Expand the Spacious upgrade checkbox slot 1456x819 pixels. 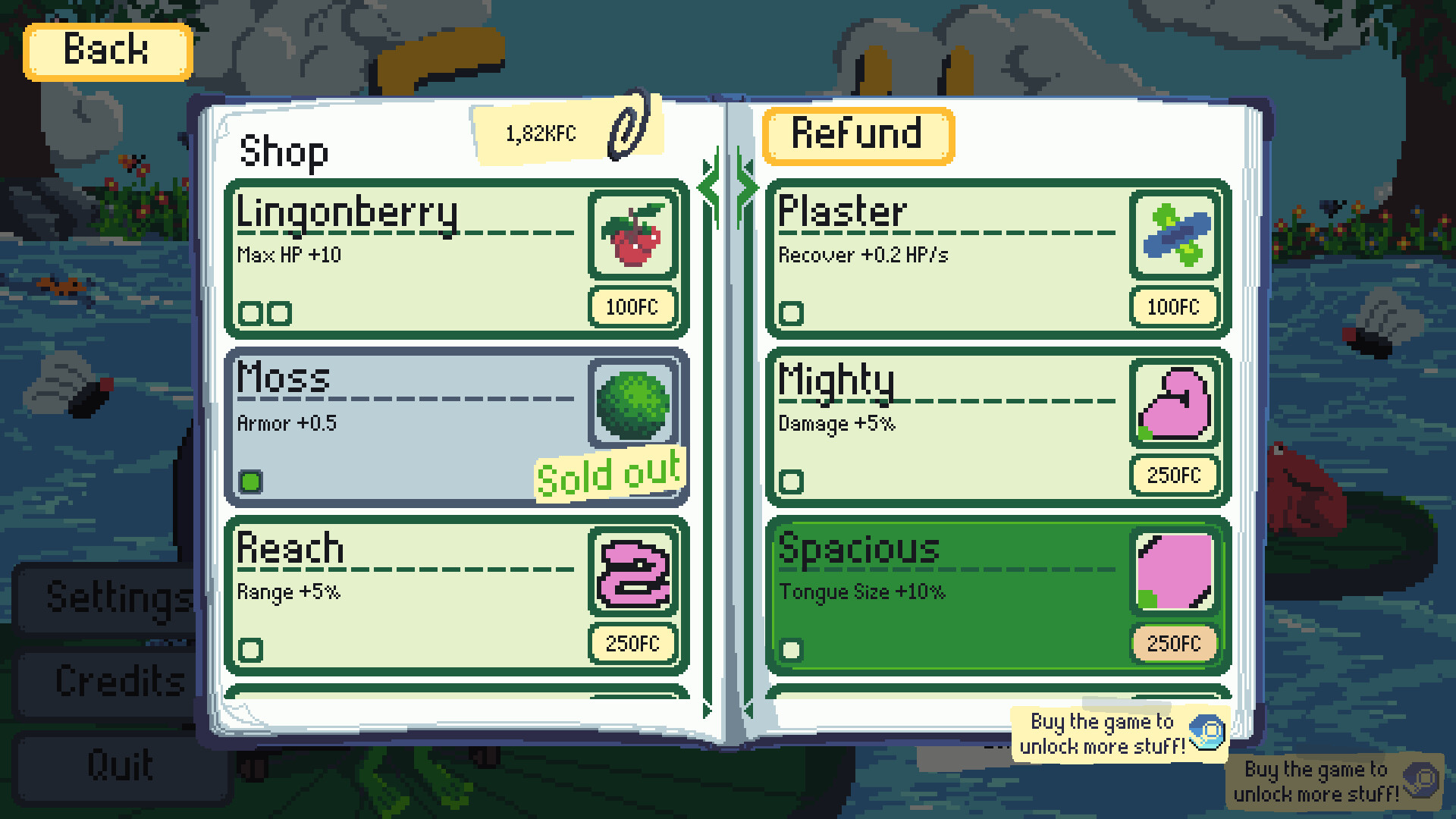coord(791,648)
